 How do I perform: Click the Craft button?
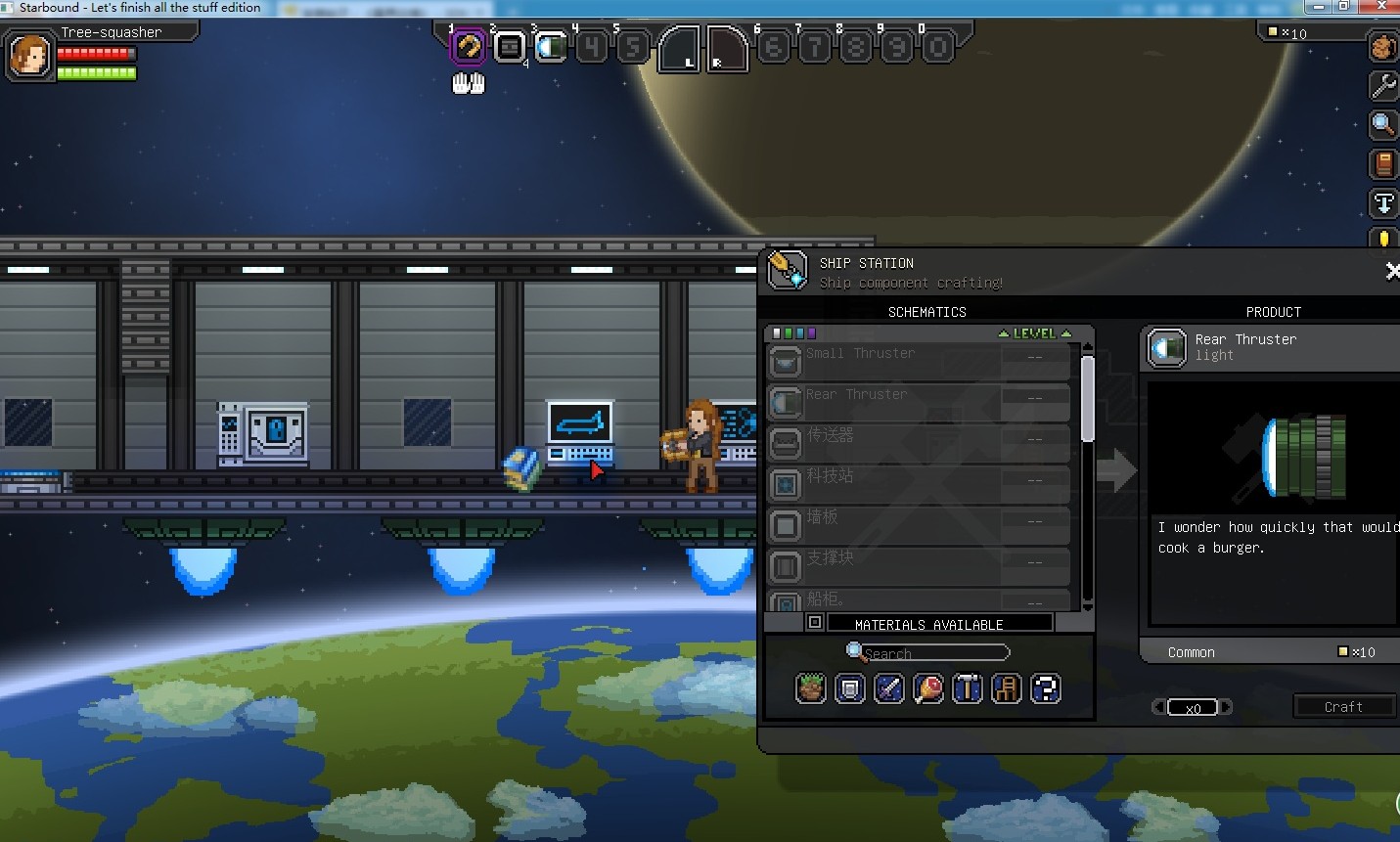1342,707
